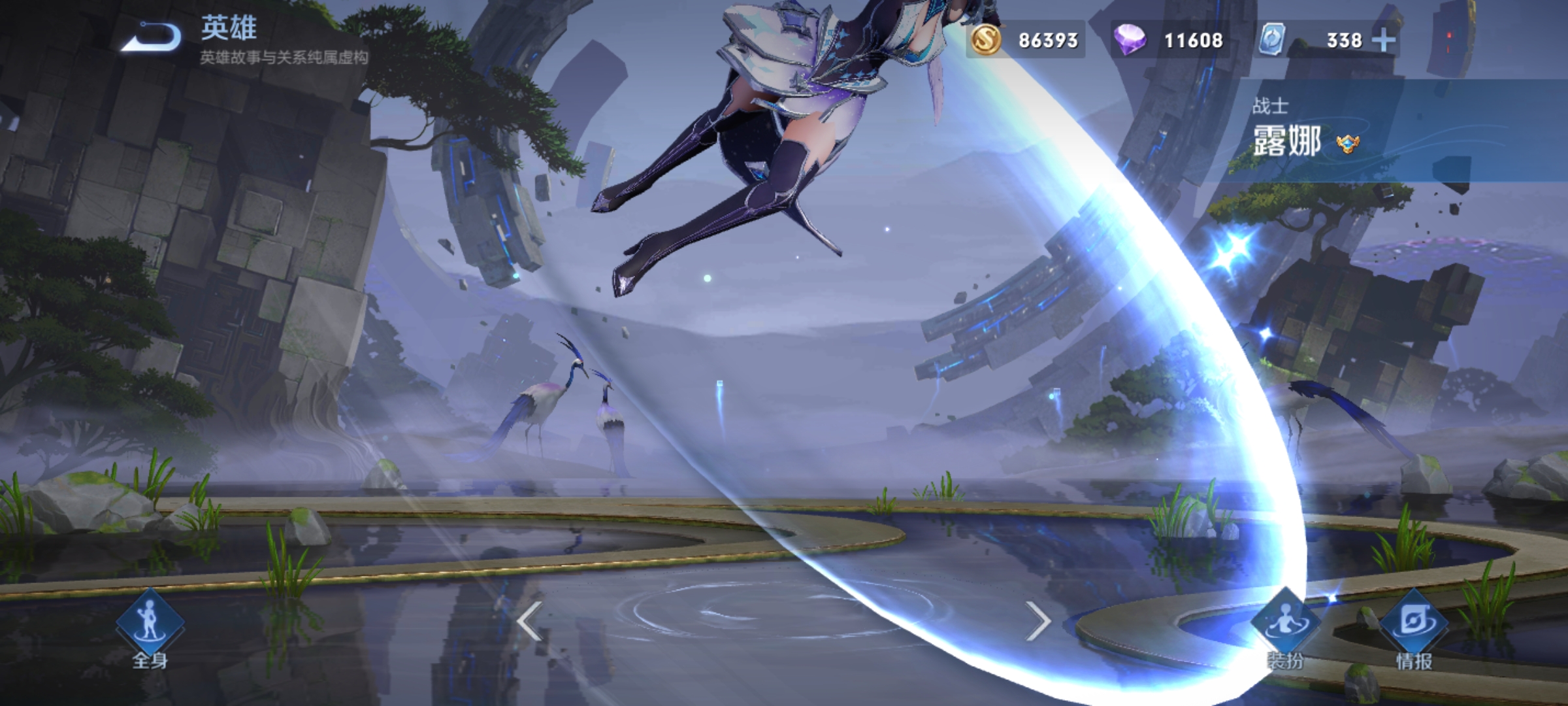The width and height of the screenshot is (1568, 706).
Task: Open the 装扮 outfit menu
Action: [x=1285, y=629]
